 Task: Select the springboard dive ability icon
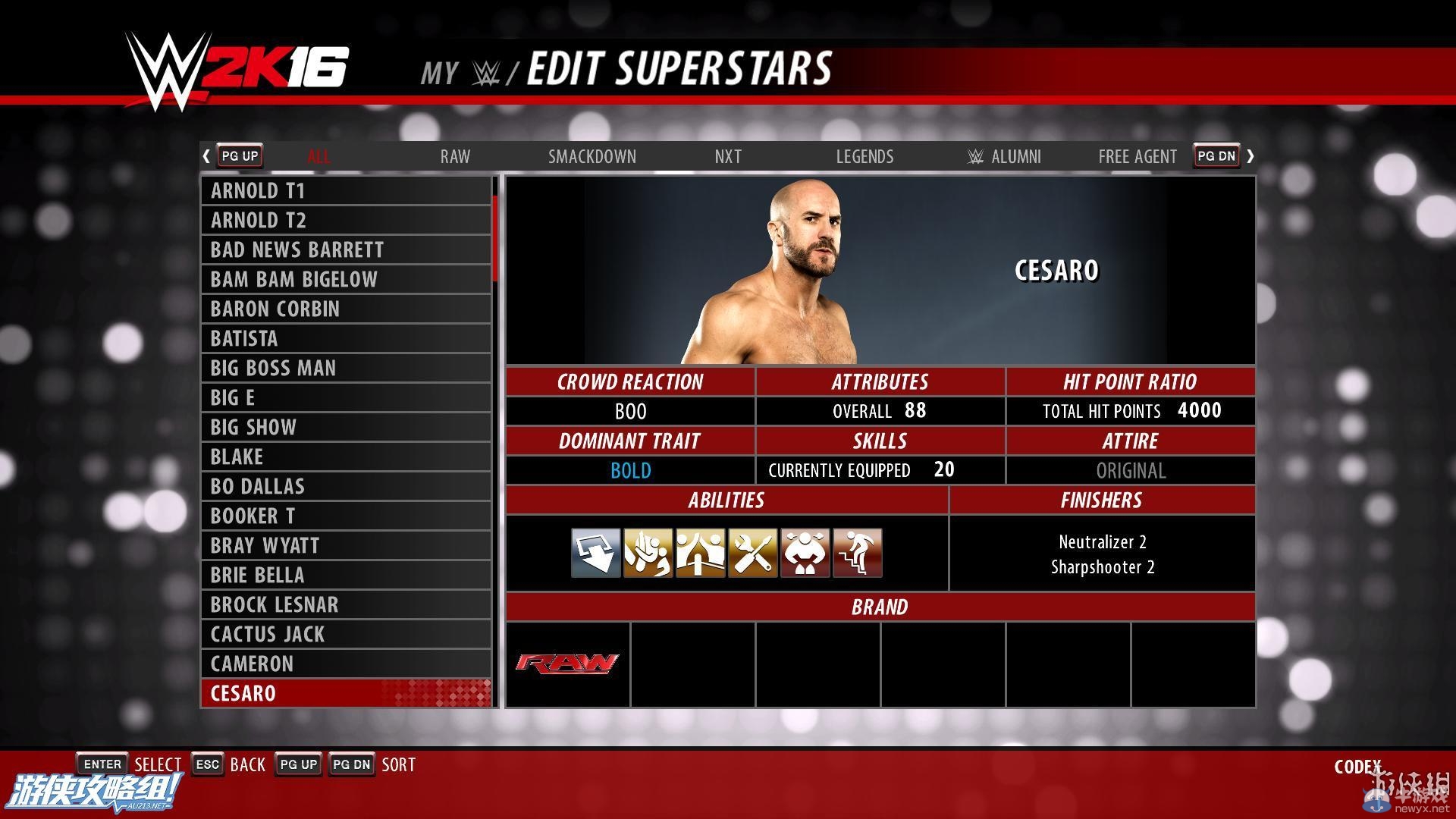[596, 552]
